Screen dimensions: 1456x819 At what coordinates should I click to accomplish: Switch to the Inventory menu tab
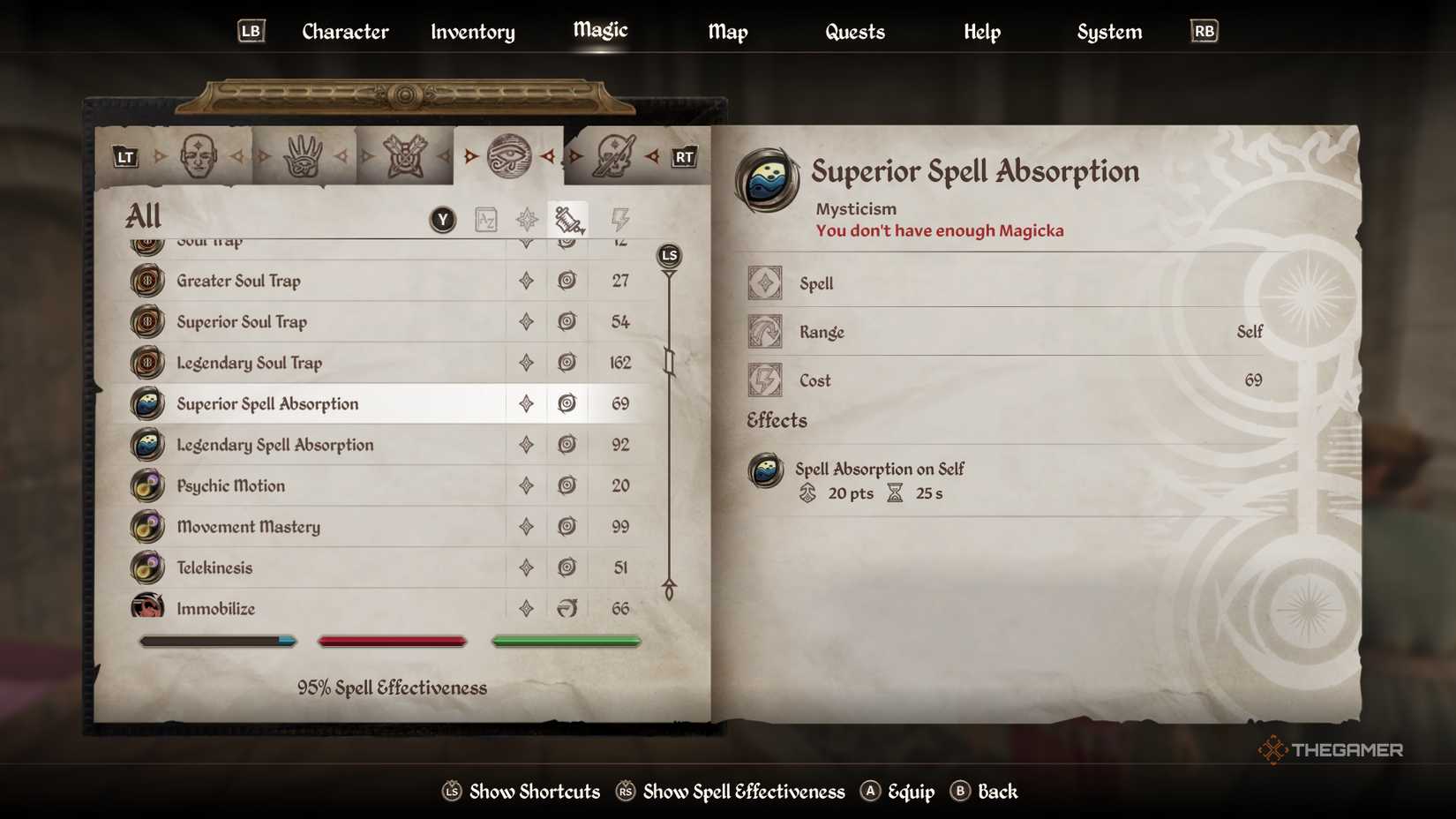point(472,32)
